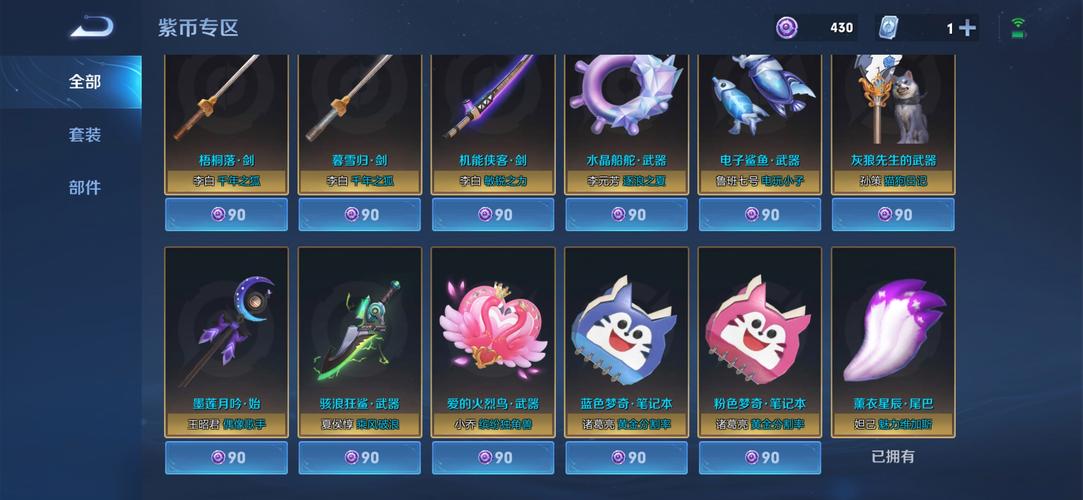View the owned 薰衣星辰·尾巴 card
Viewport: 1083px width, 500px height.
coord(892,340)
